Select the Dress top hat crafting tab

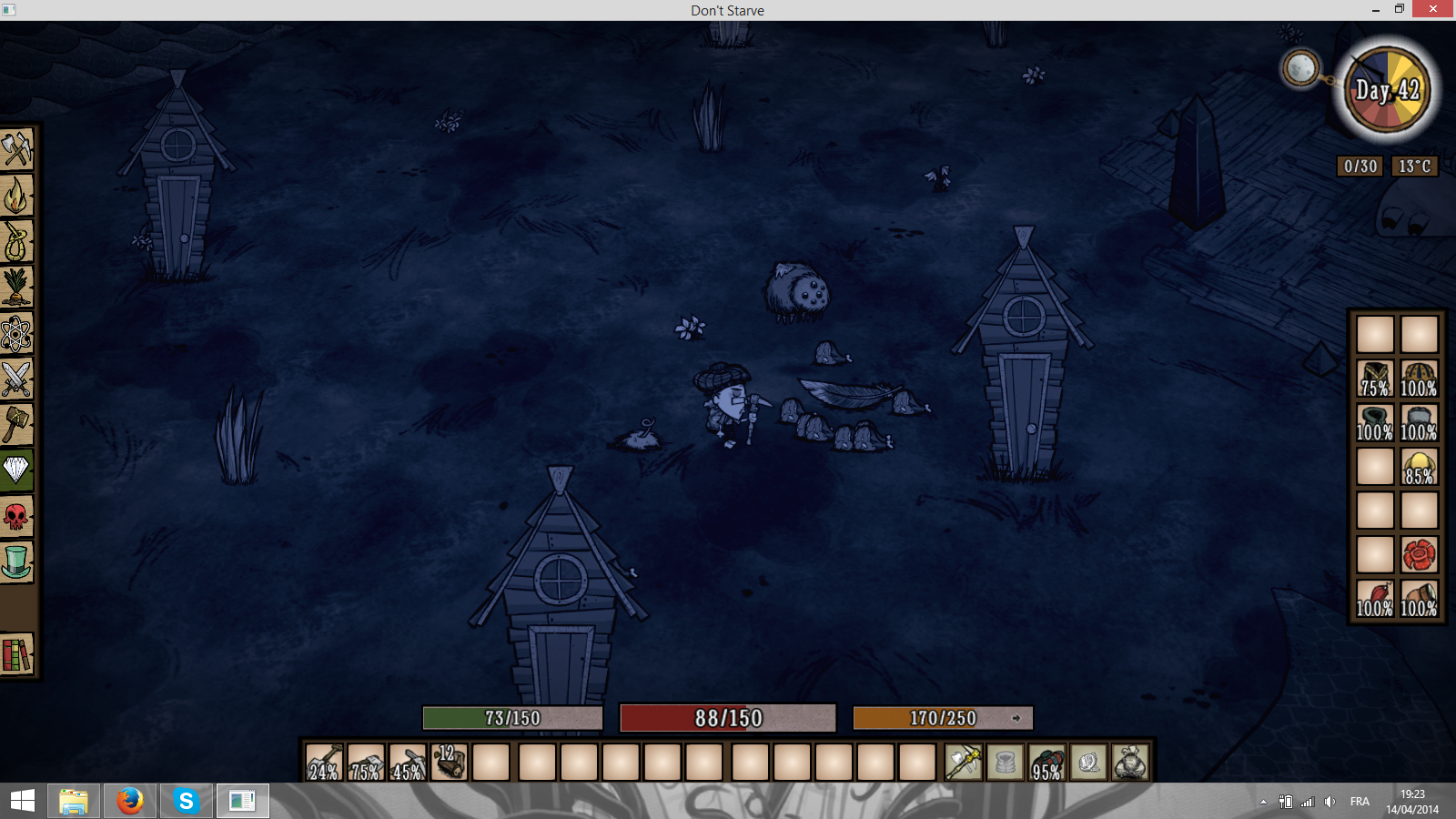point(16,561)
